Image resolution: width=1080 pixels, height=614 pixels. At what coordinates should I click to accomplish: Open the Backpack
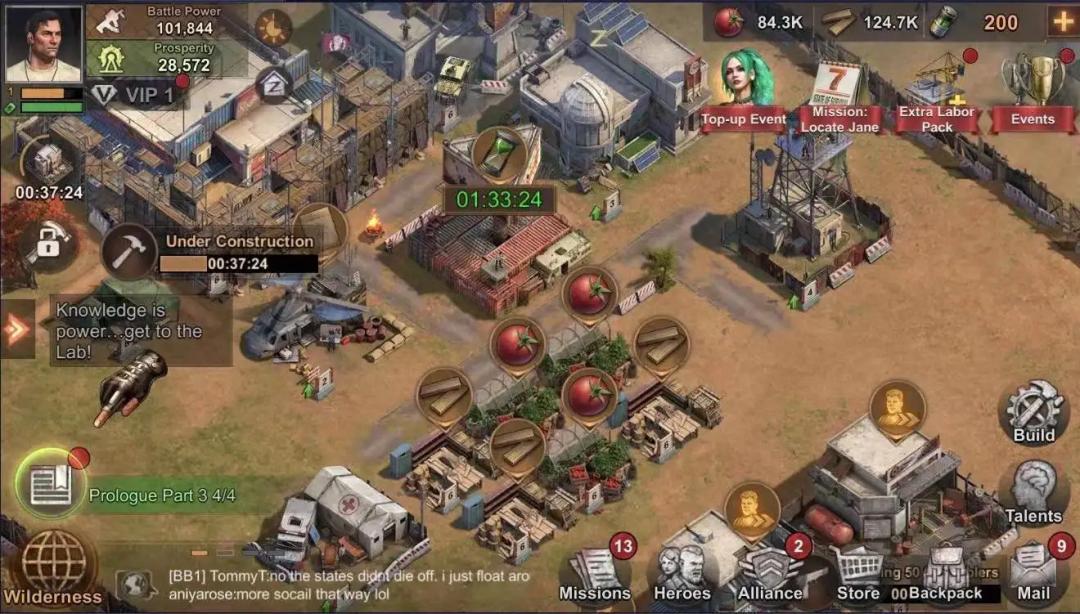(x=944, y=575)
